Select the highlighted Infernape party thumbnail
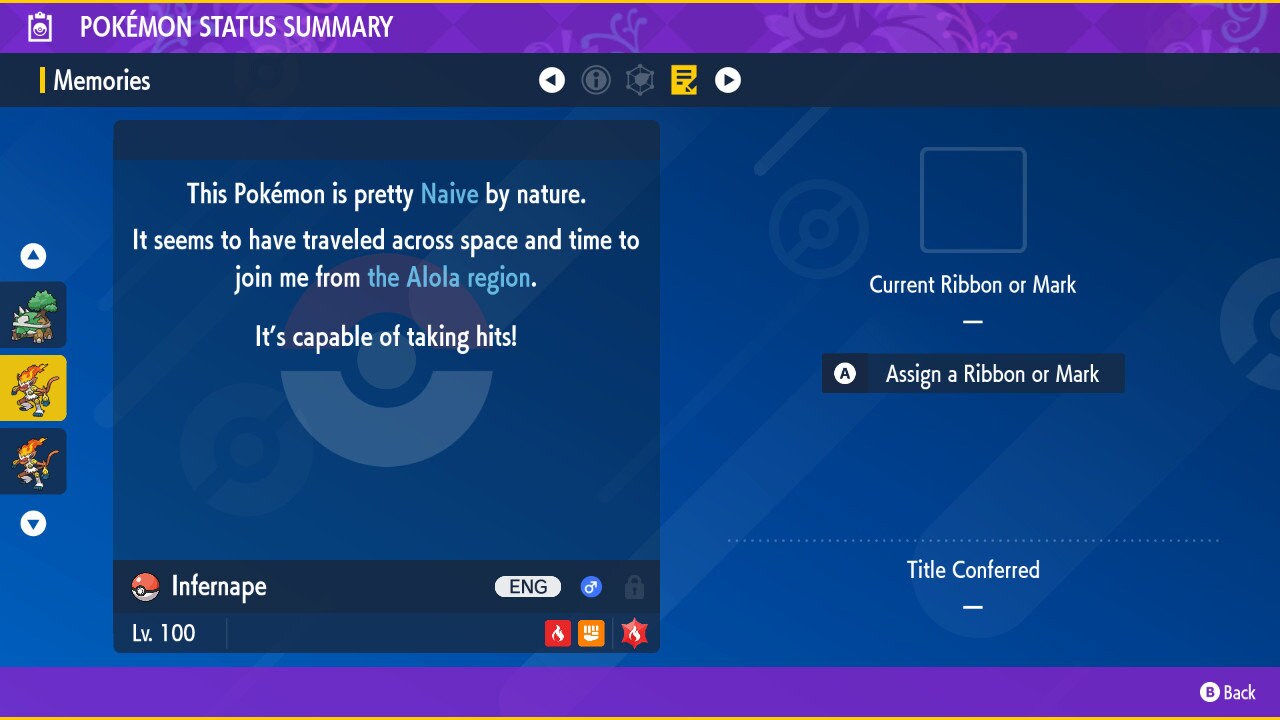The image size is (1280, 720). [34, 388]
